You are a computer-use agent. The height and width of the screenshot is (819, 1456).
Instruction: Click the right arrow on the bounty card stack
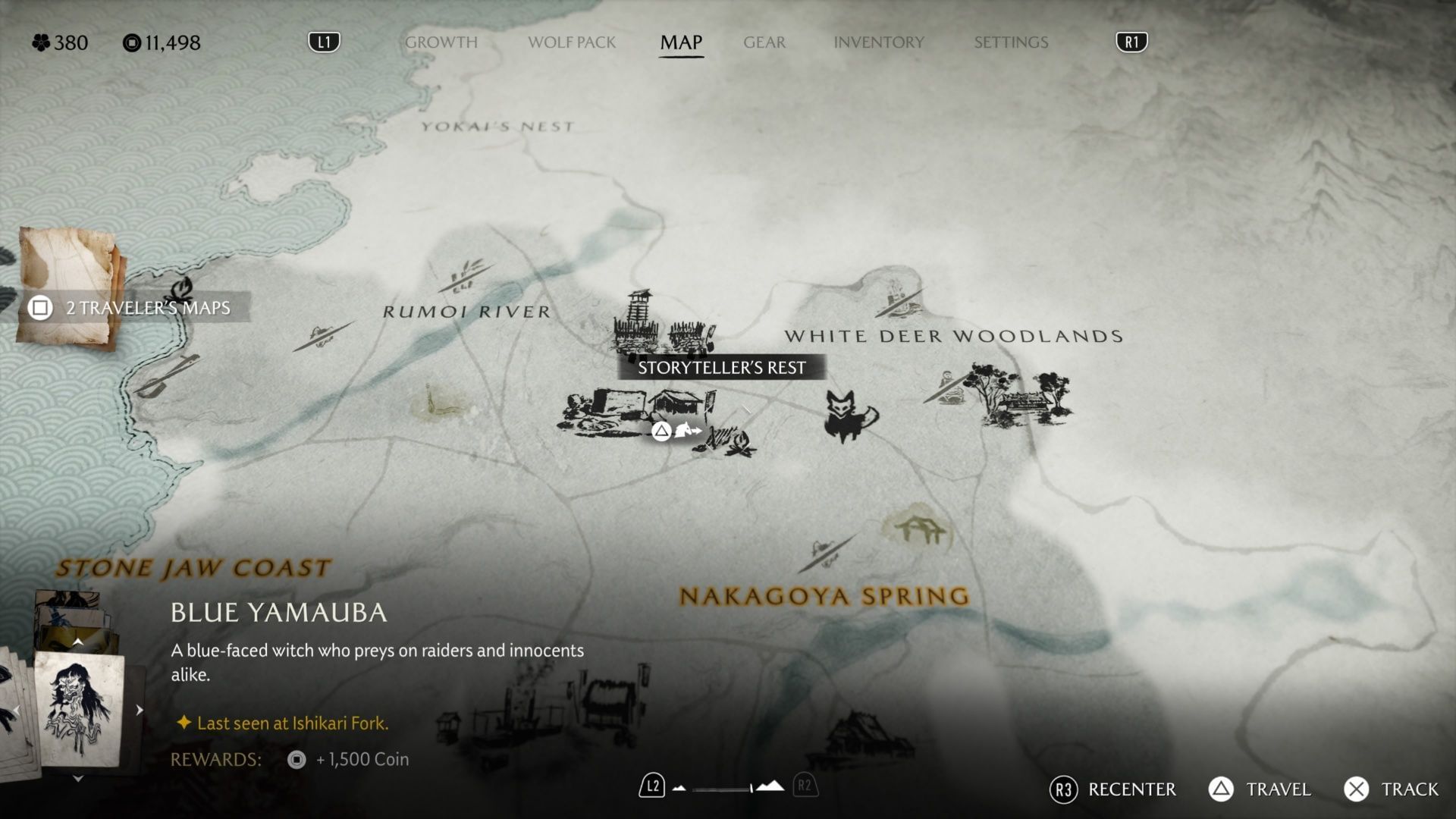point(138,710)
